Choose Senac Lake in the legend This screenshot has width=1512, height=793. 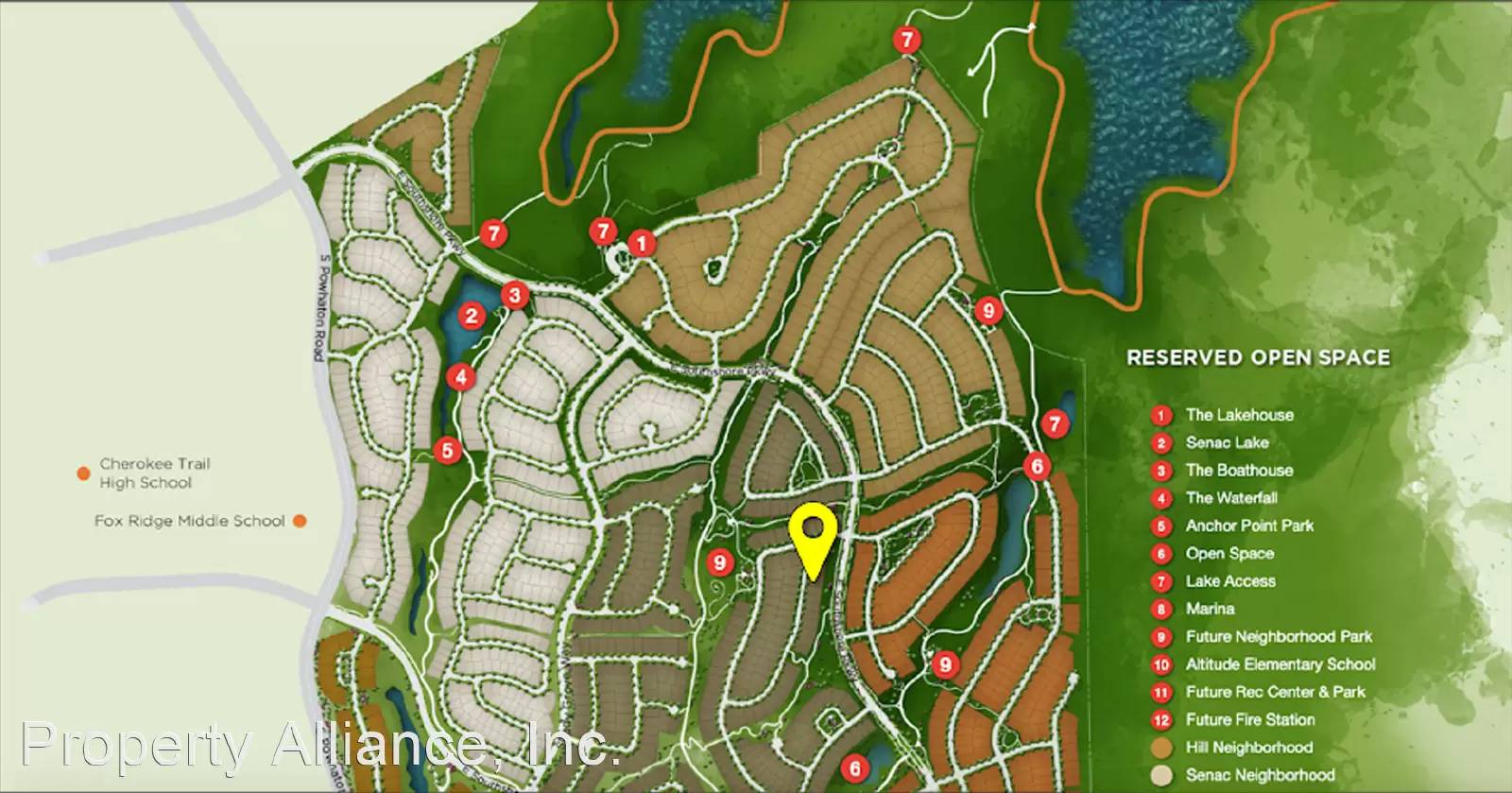(x=1227, y=442)
